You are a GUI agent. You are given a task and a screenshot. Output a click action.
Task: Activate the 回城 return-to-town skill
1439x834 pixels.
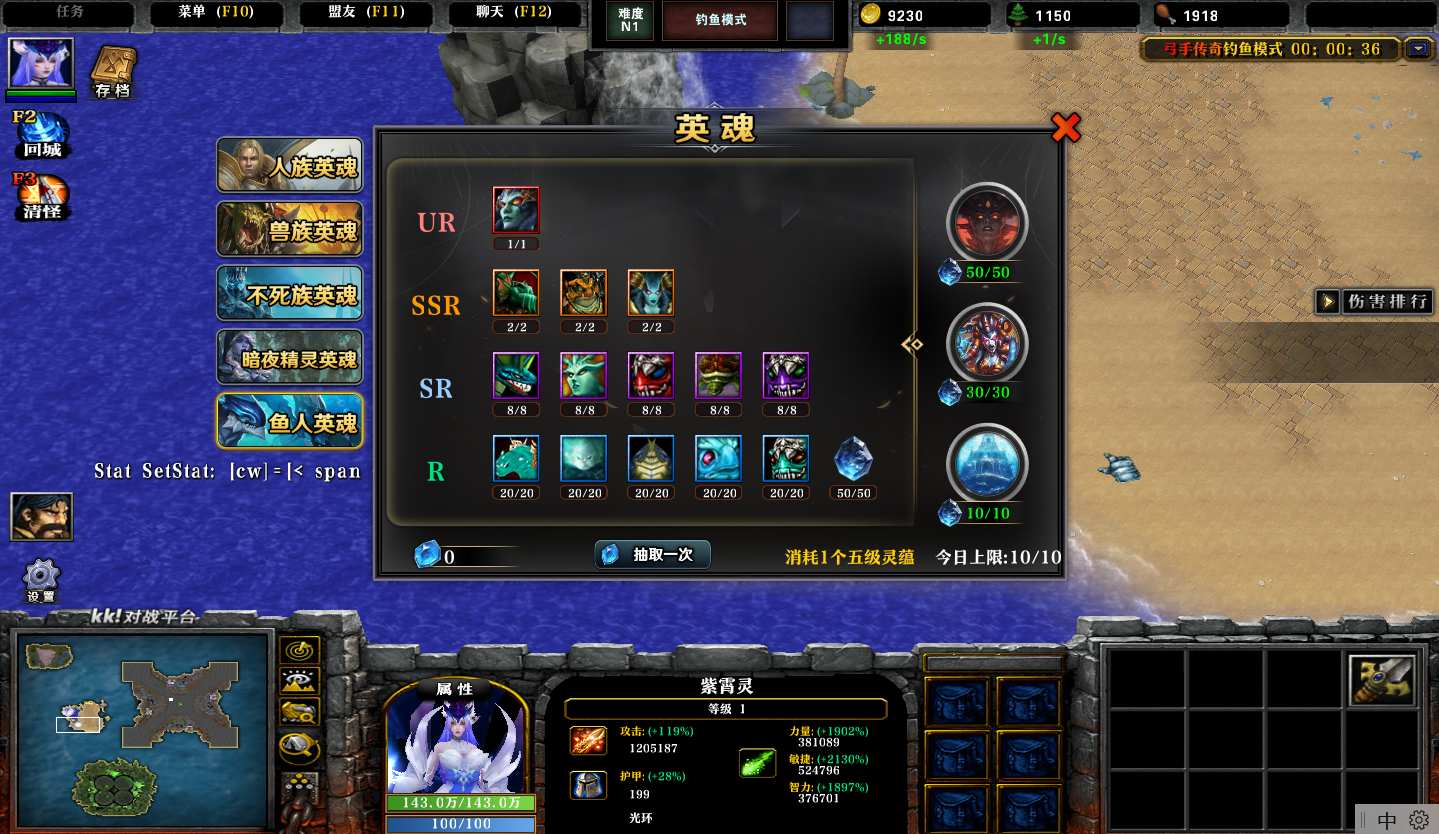point(42,135)
